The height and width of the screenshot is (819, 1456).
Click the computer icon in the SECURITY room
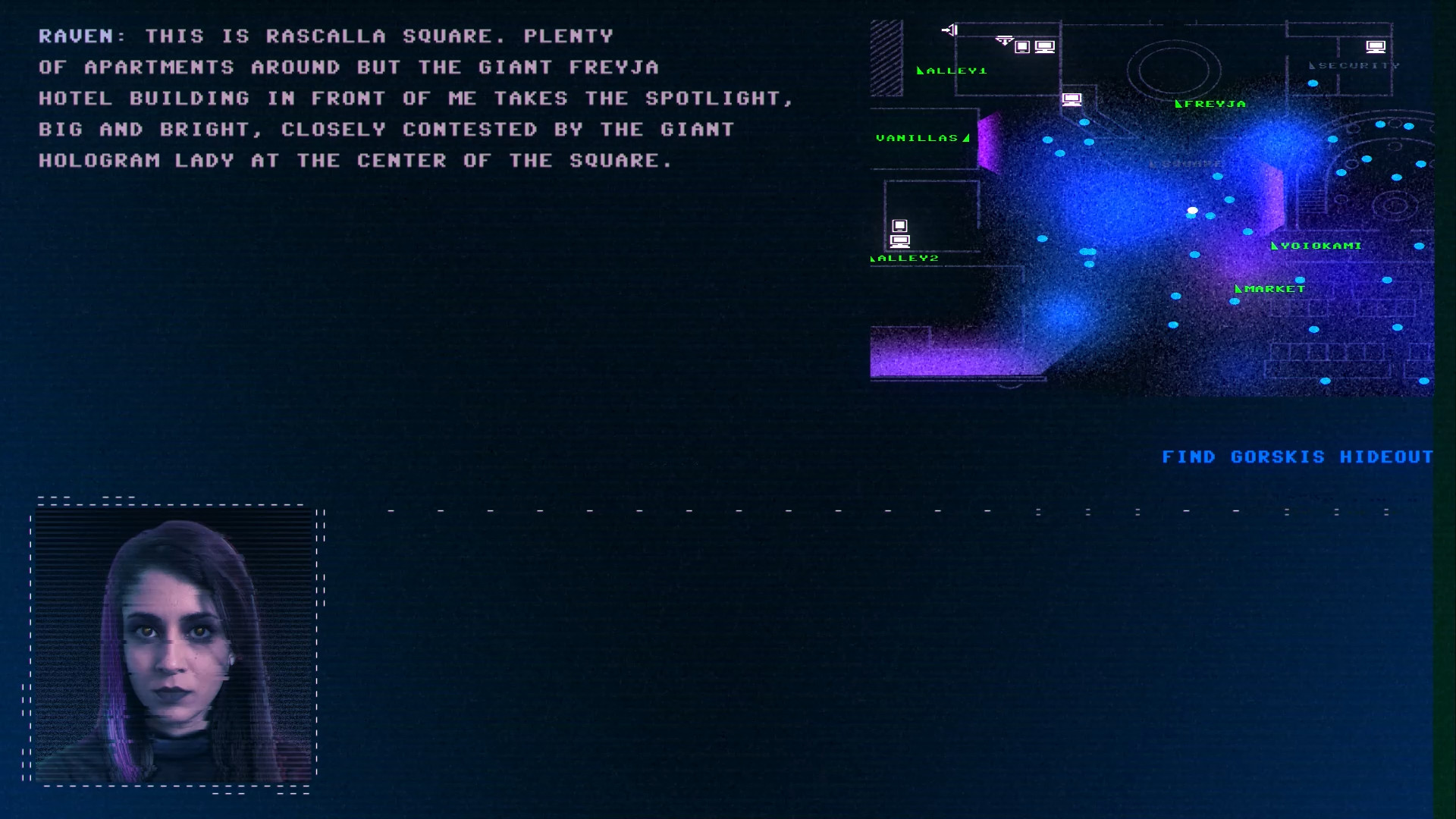point(1376,47)
